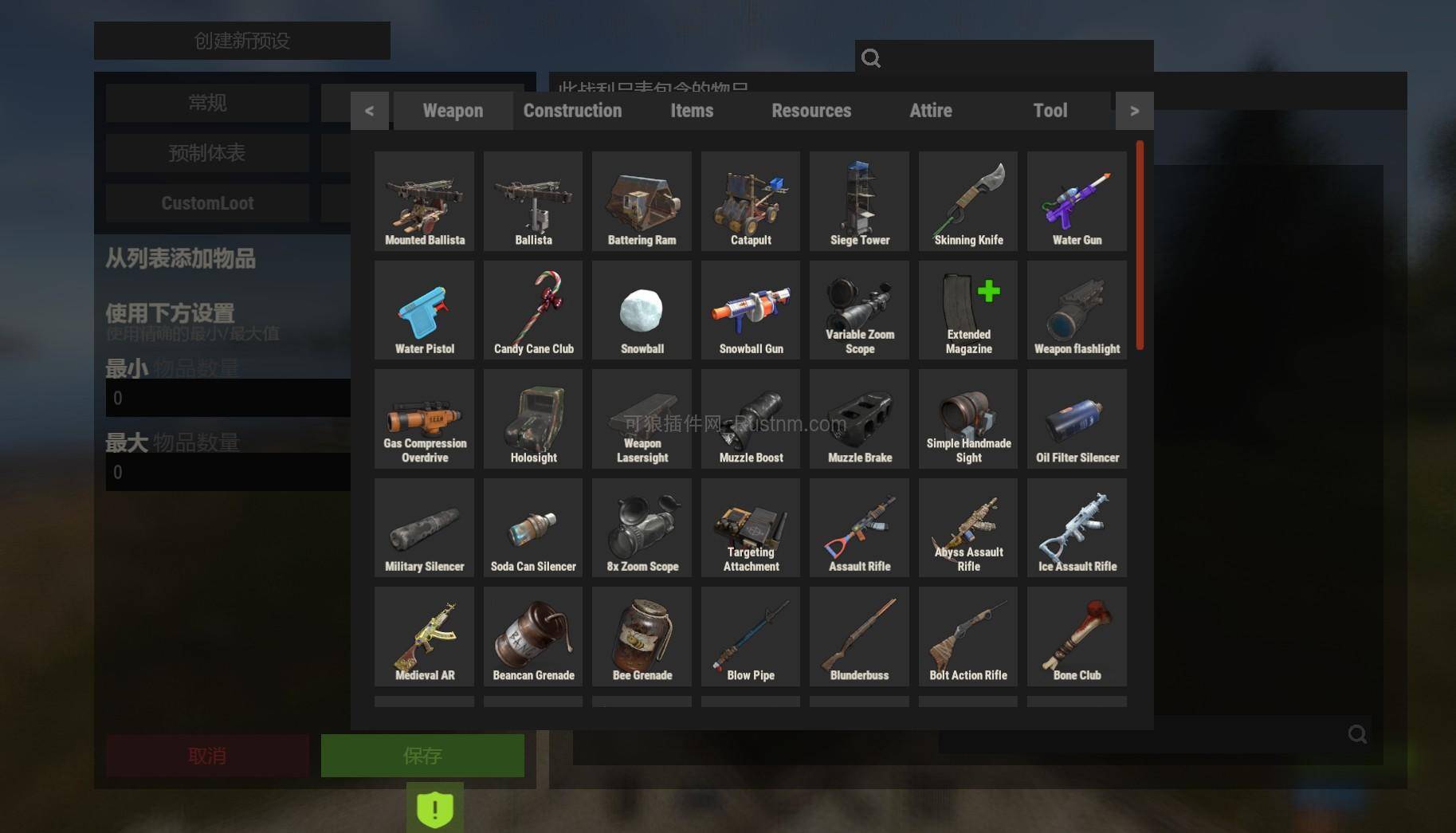Click the green 保存 save button
1456x833 pixels.
pyautogui.click(x=422, y=755)
